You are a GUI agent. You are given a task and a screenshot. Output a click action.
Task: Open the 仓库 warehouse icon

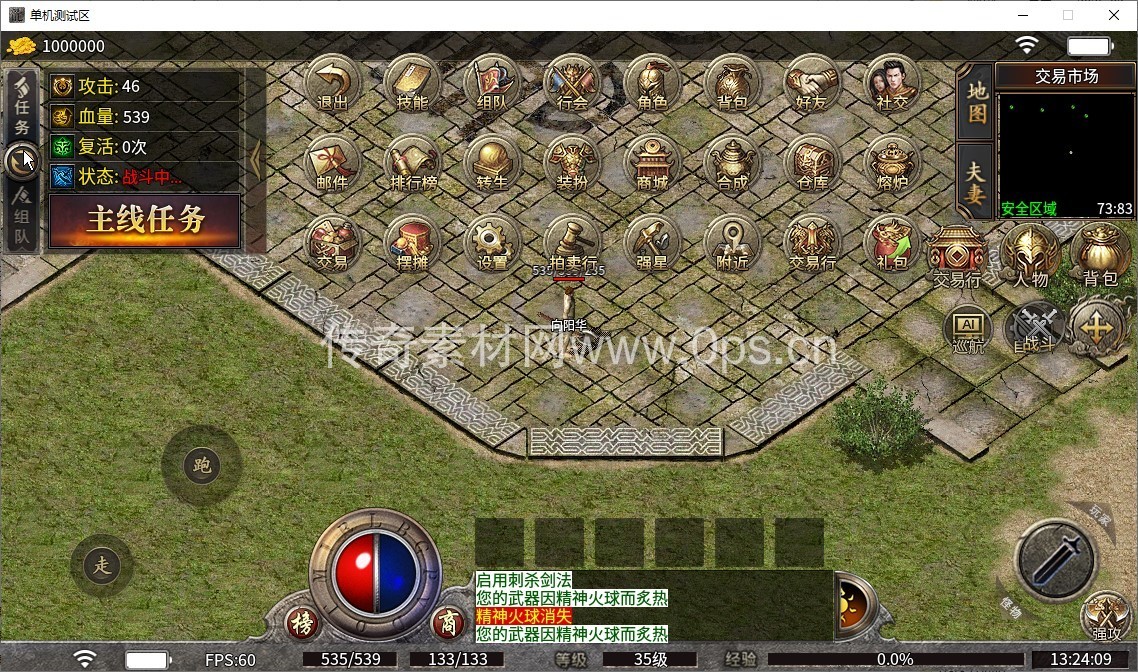pos(812,163)
